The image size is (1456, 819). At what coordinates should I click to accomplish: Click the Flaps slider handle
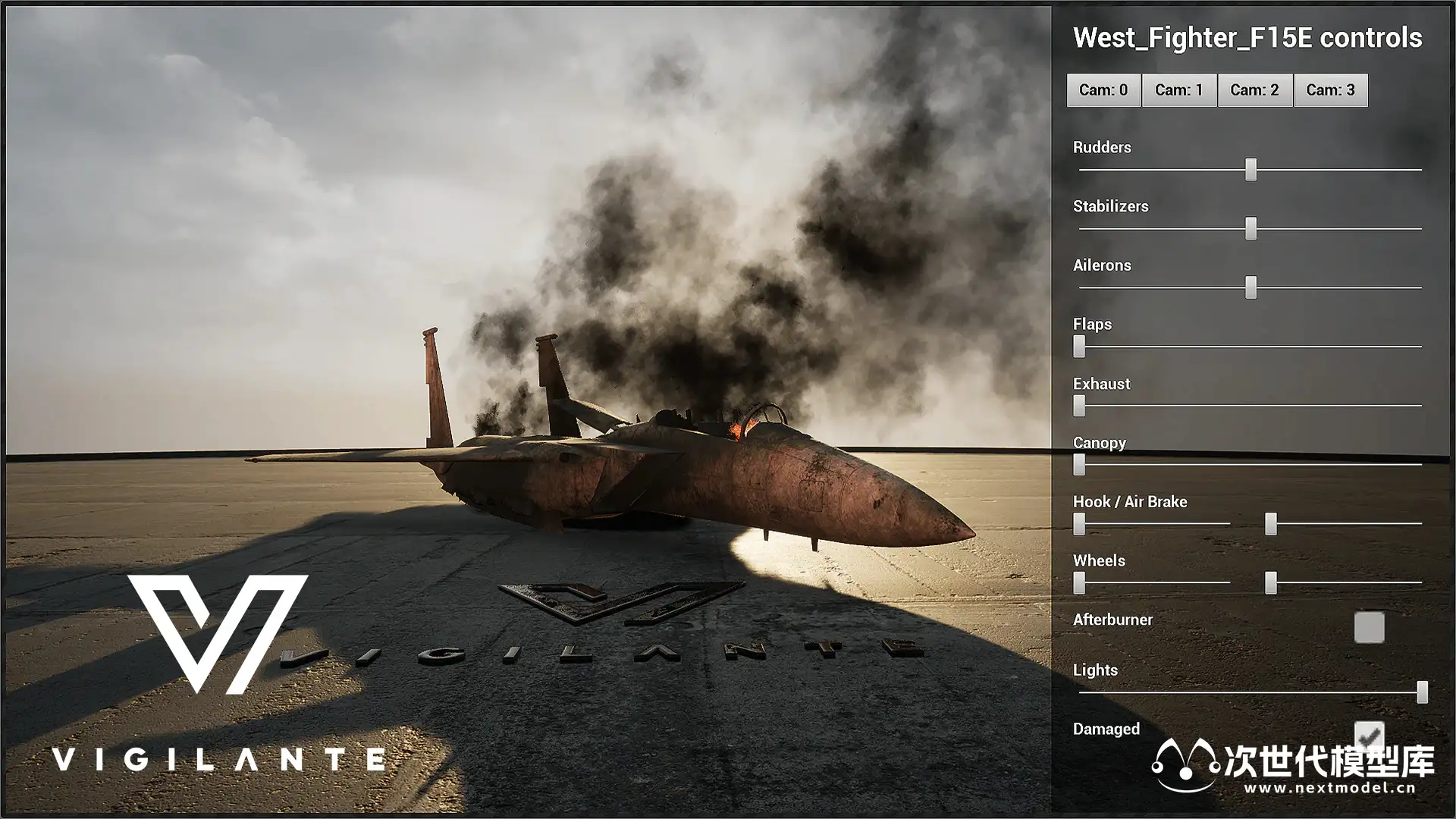1079,347
